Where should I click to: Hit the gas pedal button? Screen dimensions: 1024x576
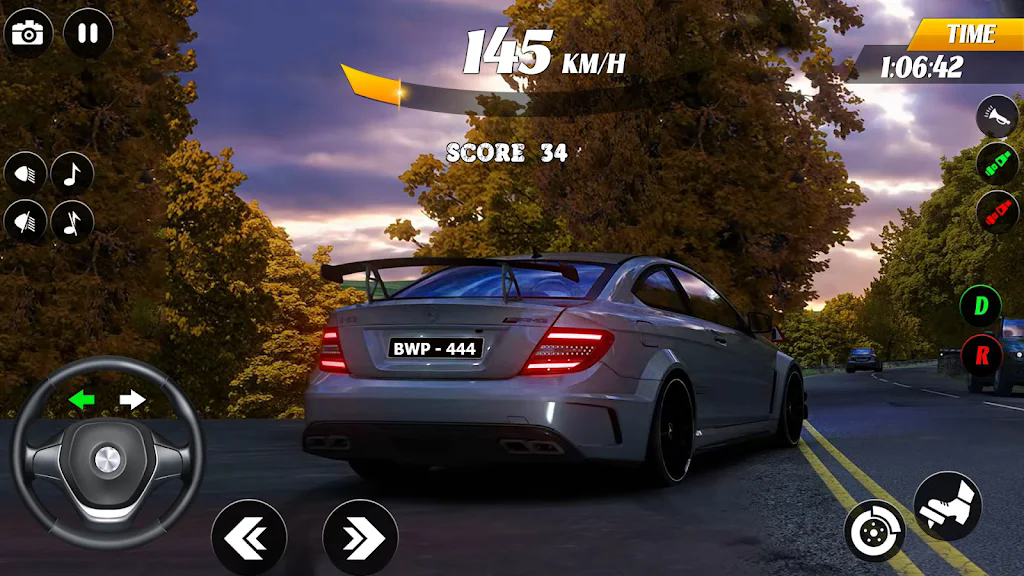tap(946, 506)
